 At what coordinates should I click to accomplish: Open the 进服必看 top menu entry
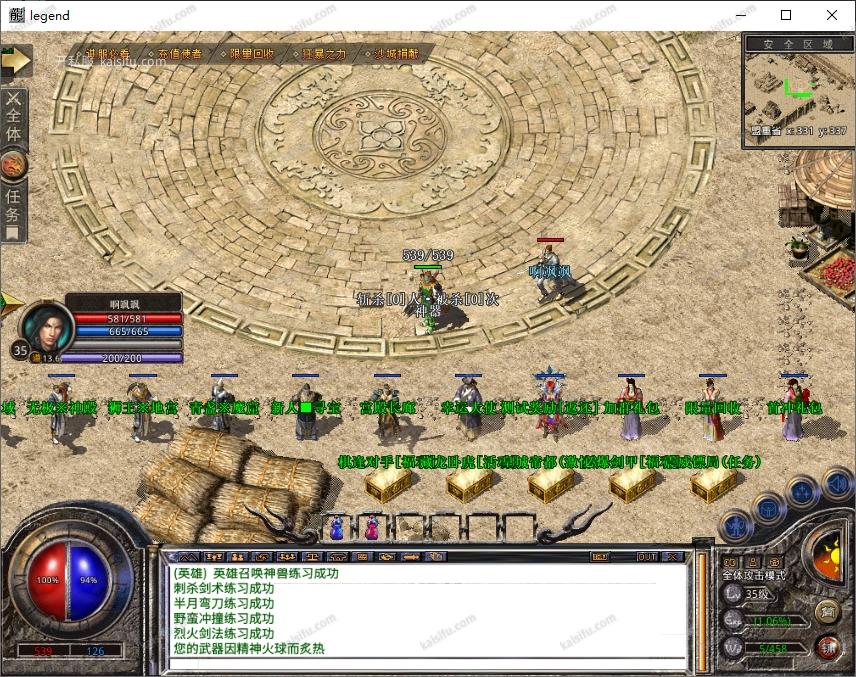click(x=108, y=54)
